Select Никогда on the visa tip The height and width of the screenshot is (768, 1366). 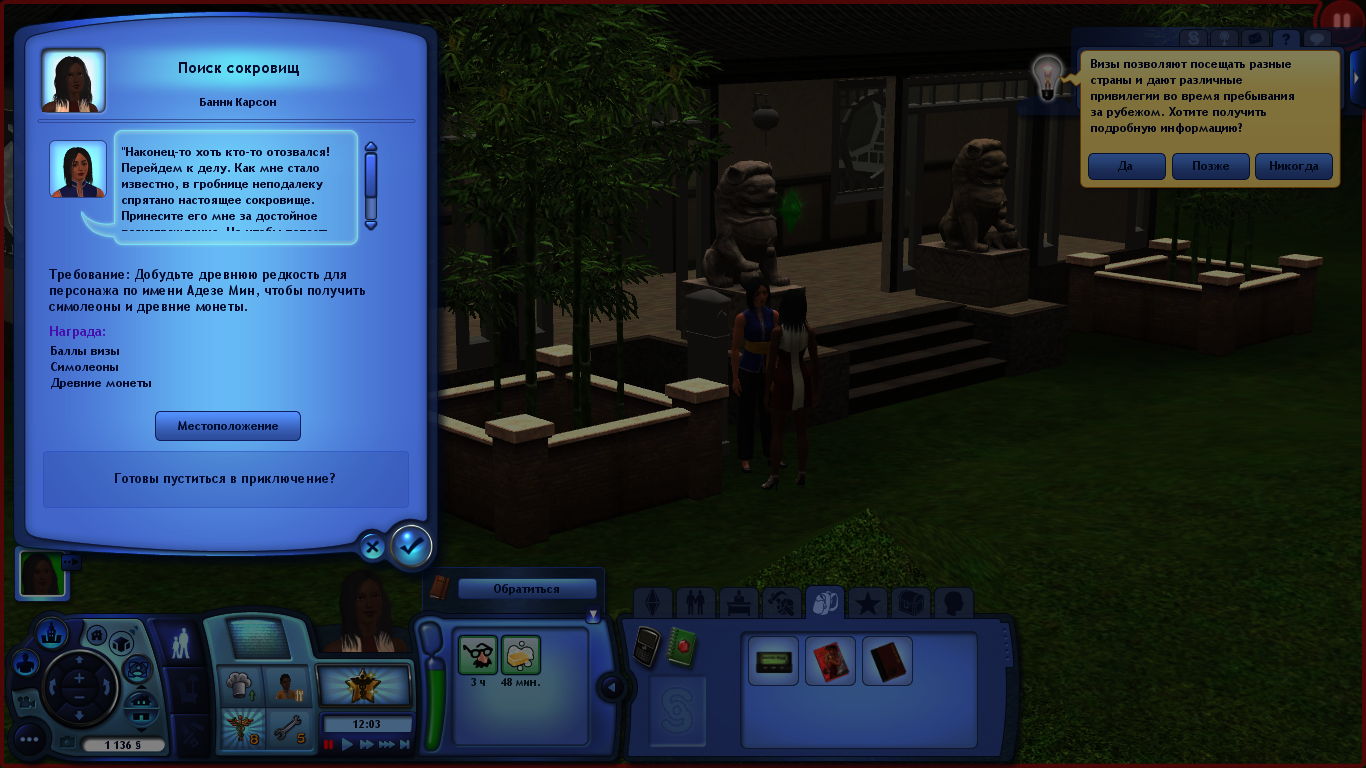1294,166
